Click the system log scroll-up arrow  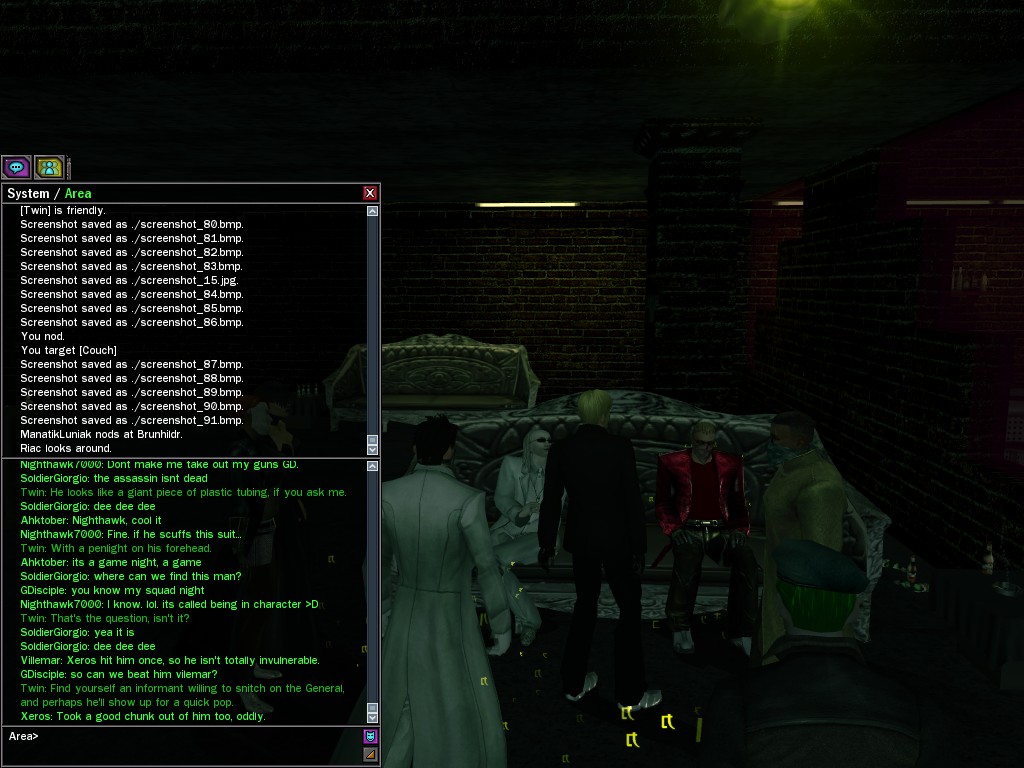click(x=373, y=211)
